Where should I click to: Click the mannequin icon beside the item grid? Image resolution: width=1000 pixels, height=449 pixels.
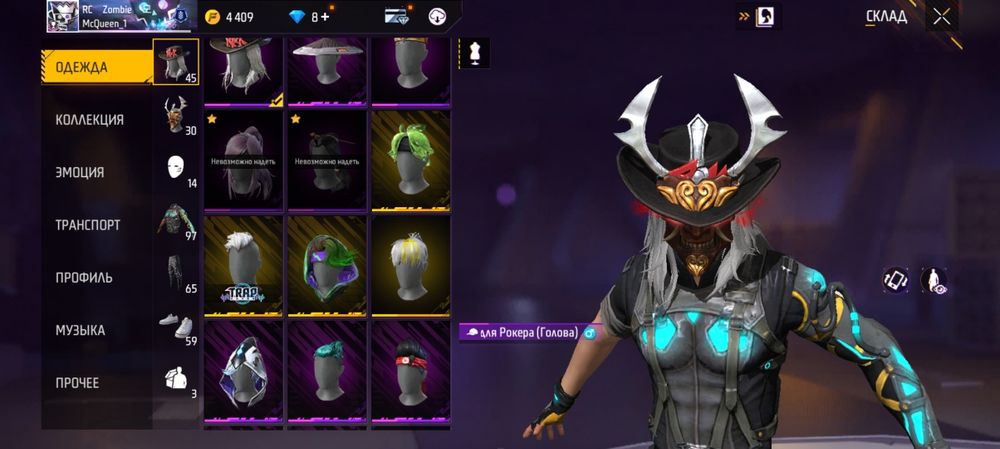click(475, 54)
